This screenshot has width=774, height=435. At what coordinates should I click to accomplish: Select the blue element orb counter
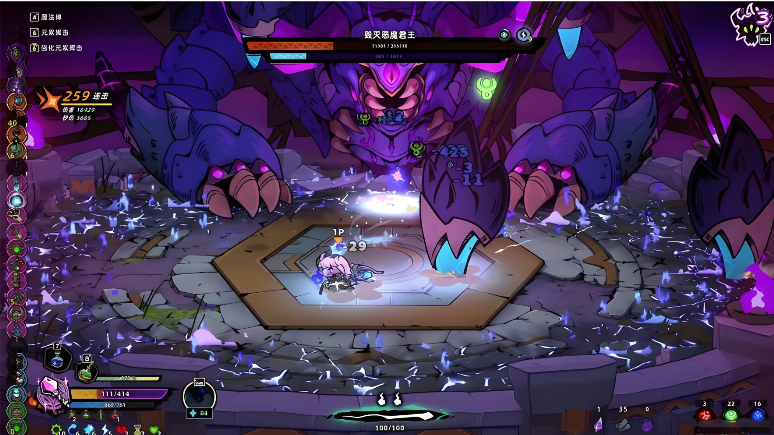757,414
